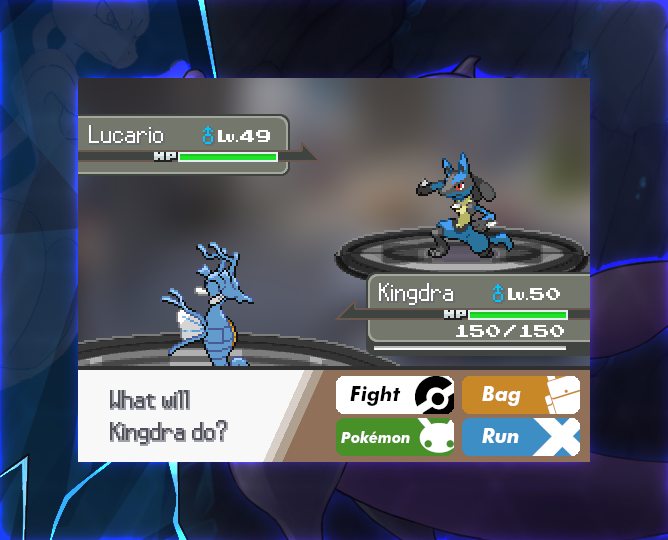668x540 pixels.
Task: Select the Pokémon party button
Action: coord(394,437)
